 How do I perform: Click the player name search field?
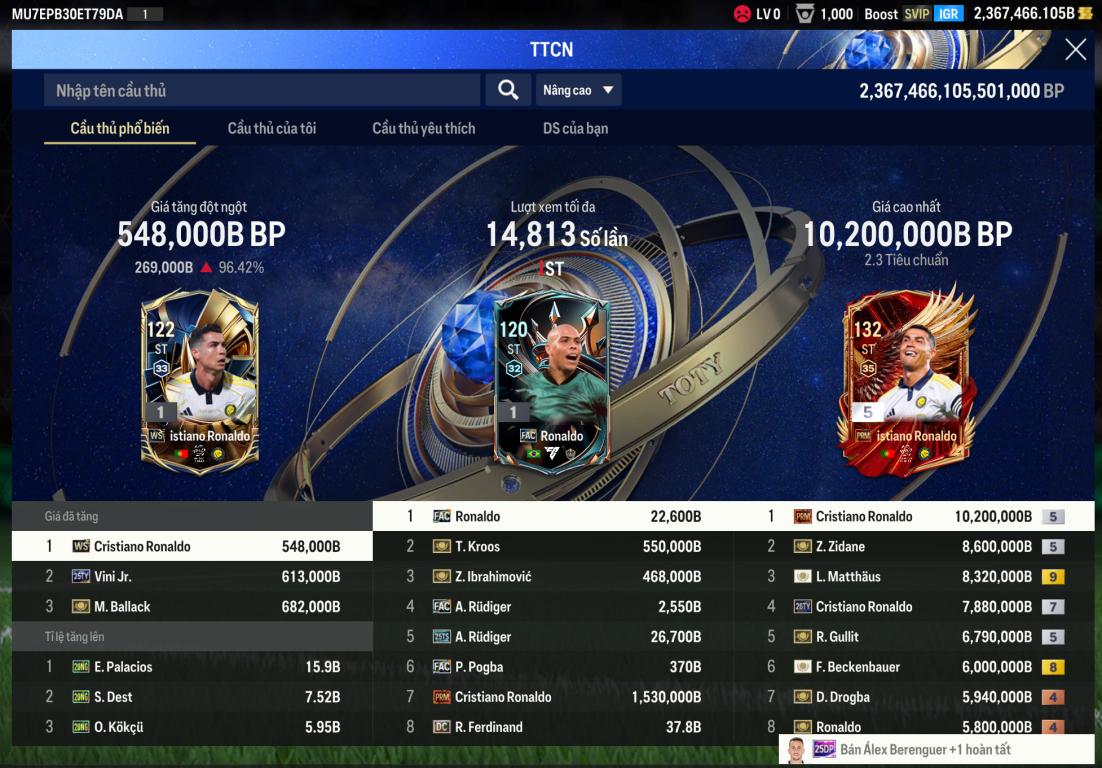pos(262,90)
